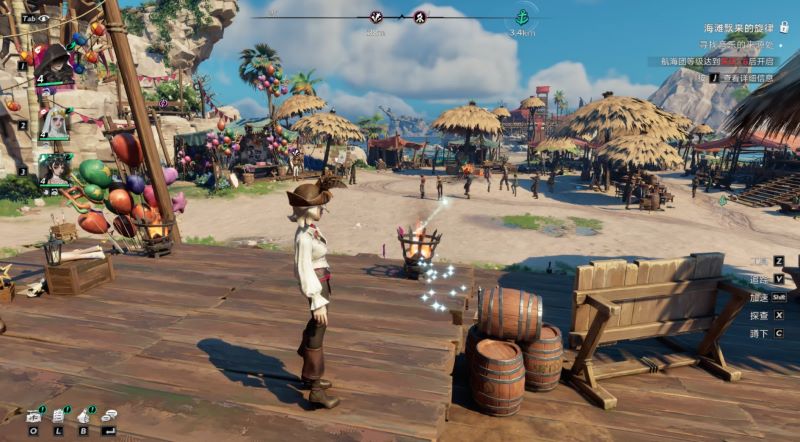Open the bag inventory icon
The width and height of the screenshot is (800, 442).
(84, 415)
